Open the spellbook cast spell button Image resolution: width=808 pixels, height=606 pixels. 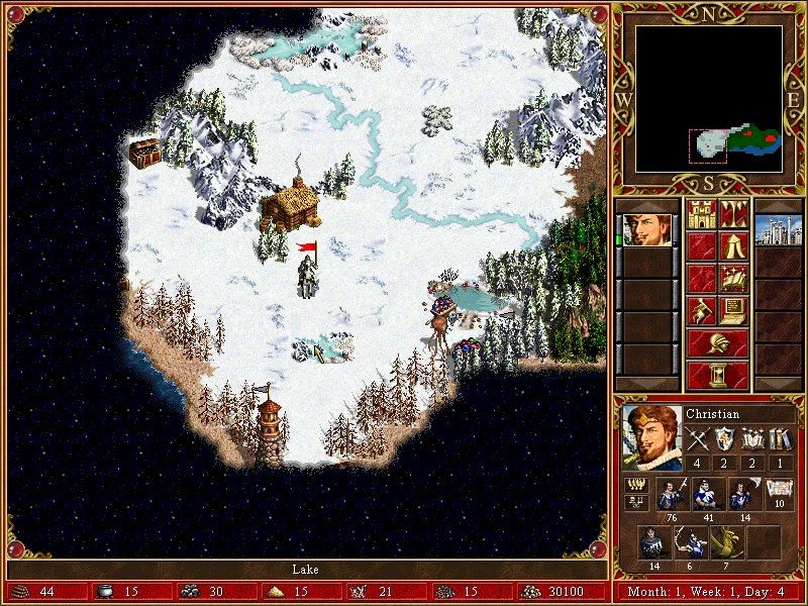click(733, 278)
